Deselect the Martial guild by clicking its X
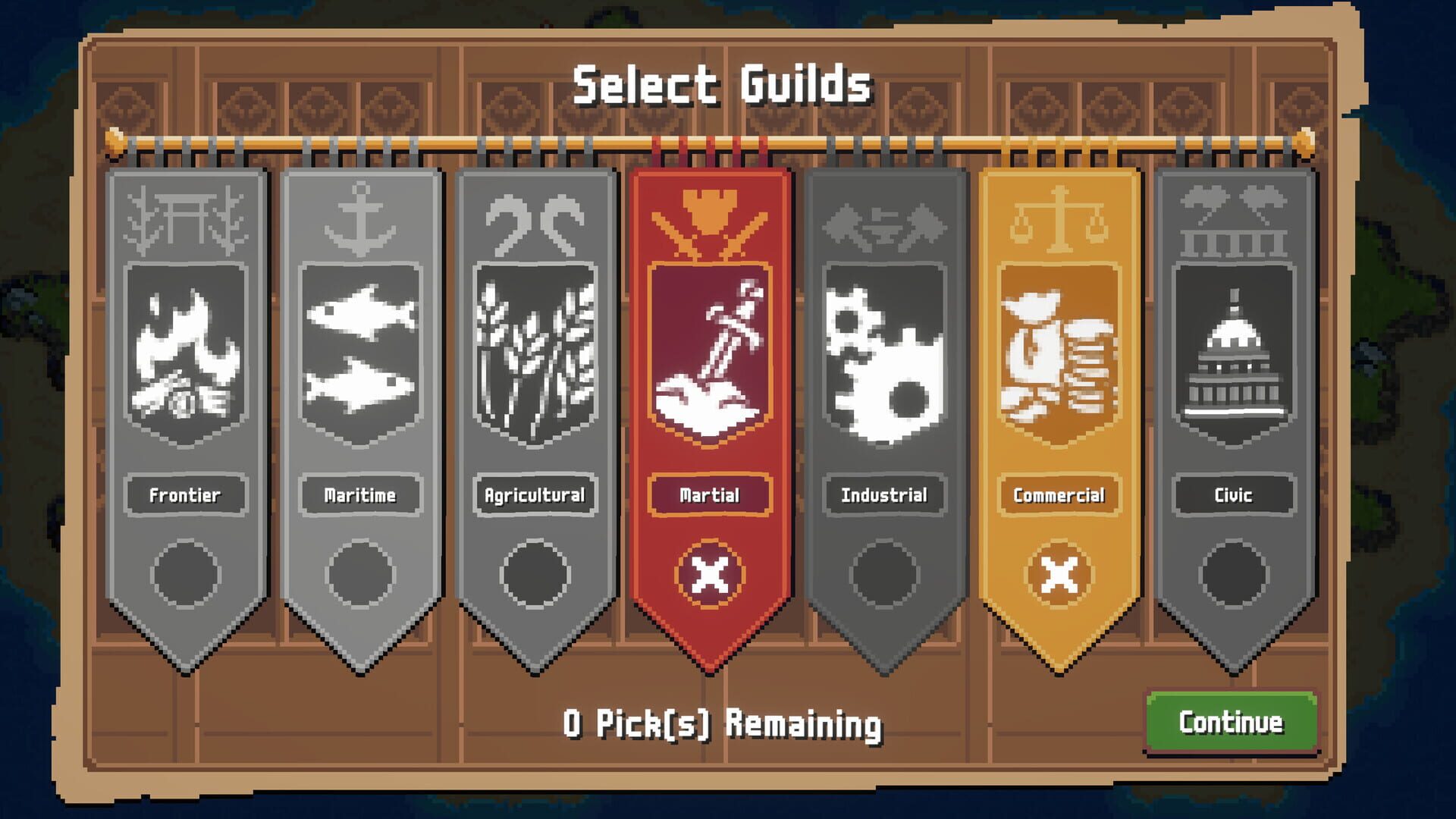Viewport: 1456px width, 819px height. (709, 575)
